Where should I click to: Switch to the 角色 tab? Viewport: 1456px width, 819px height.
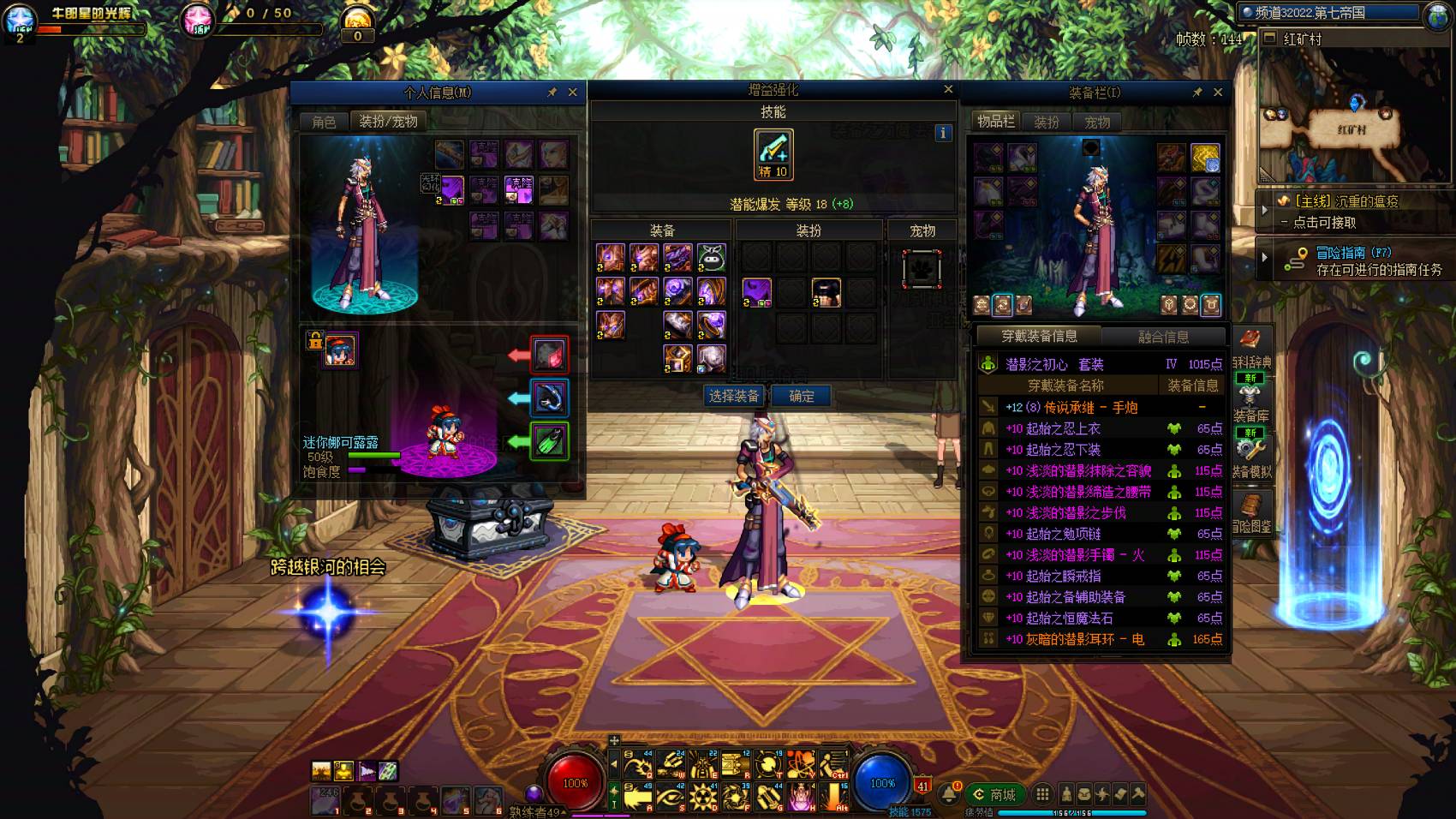coord(324,122)
